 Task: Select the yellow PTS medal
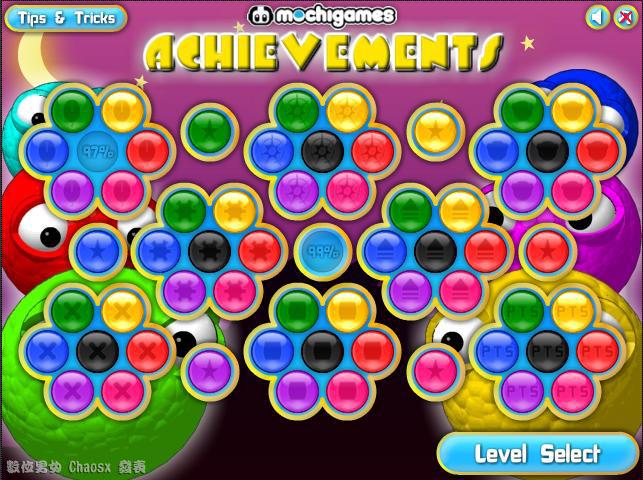571,310
